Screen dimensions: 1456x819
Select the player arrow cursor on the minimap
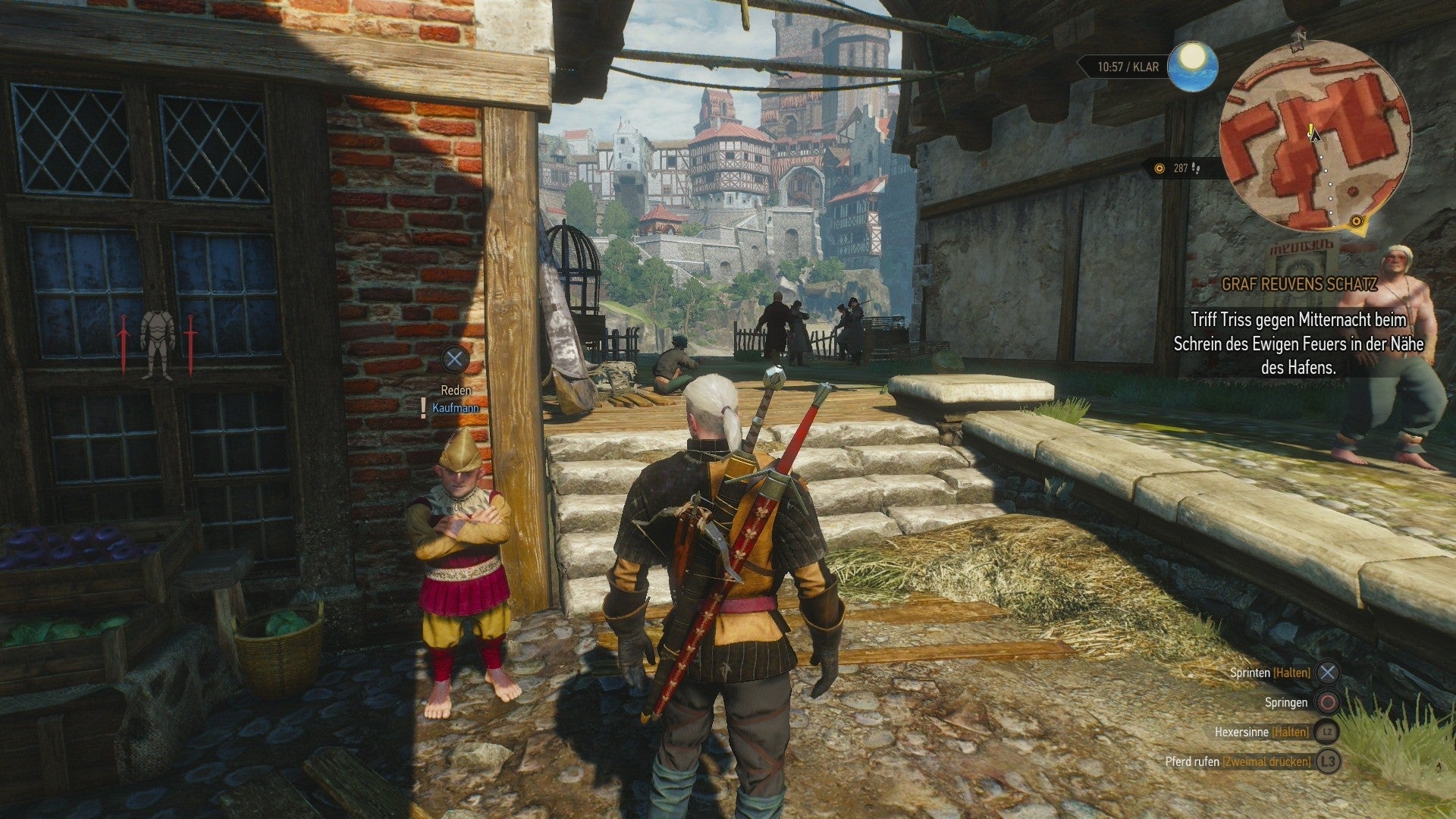1316,139
